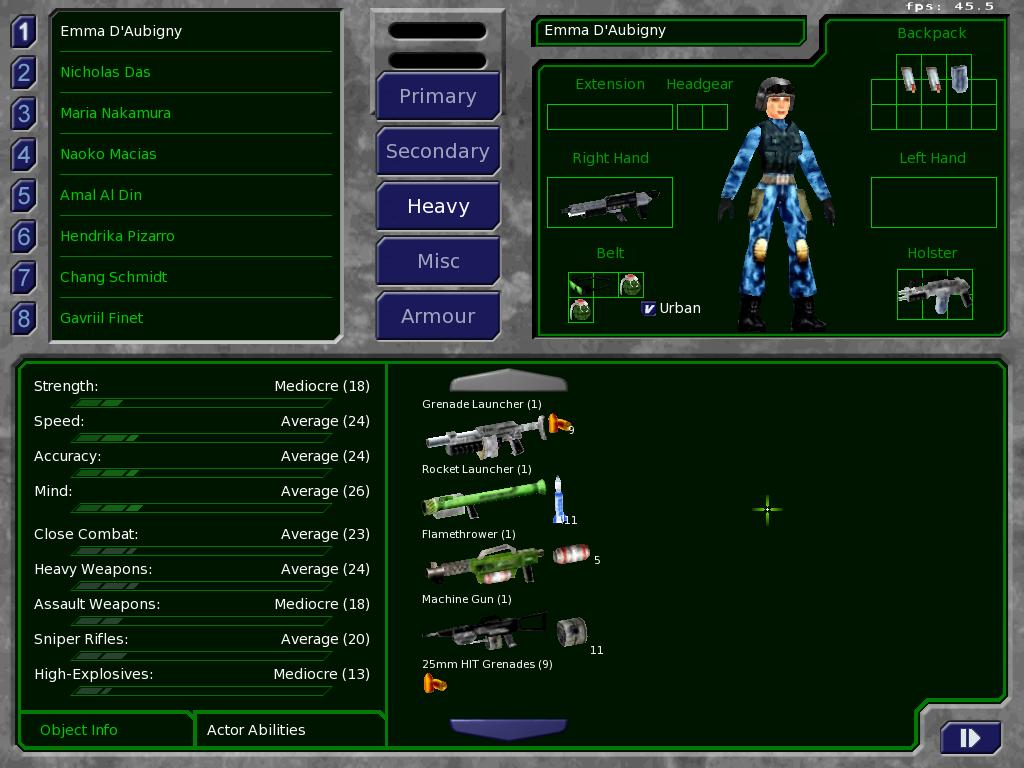
Task: Show the Object Info tab
Action: (x=79, y=730)
